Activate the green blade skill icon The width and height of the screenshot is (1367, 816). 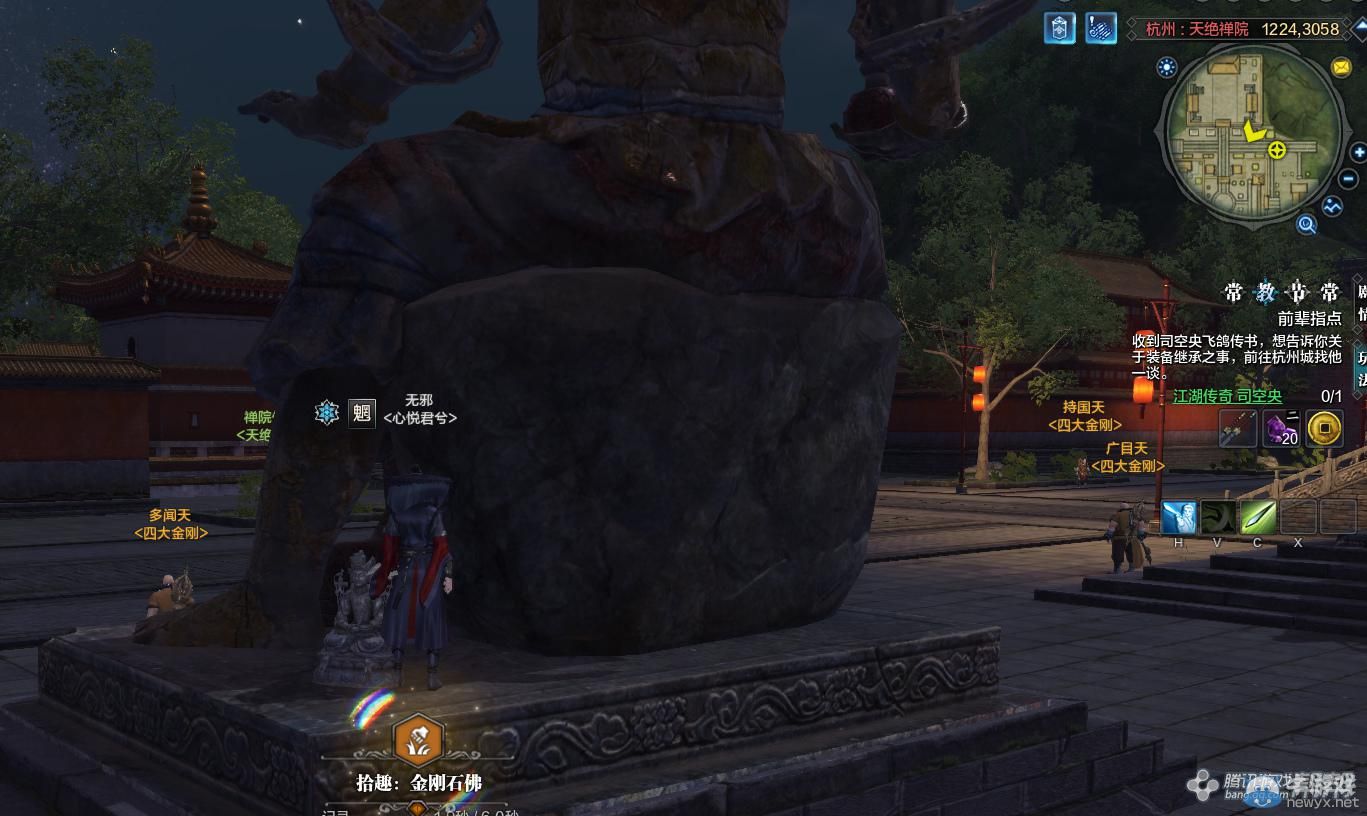point(1258,517)
